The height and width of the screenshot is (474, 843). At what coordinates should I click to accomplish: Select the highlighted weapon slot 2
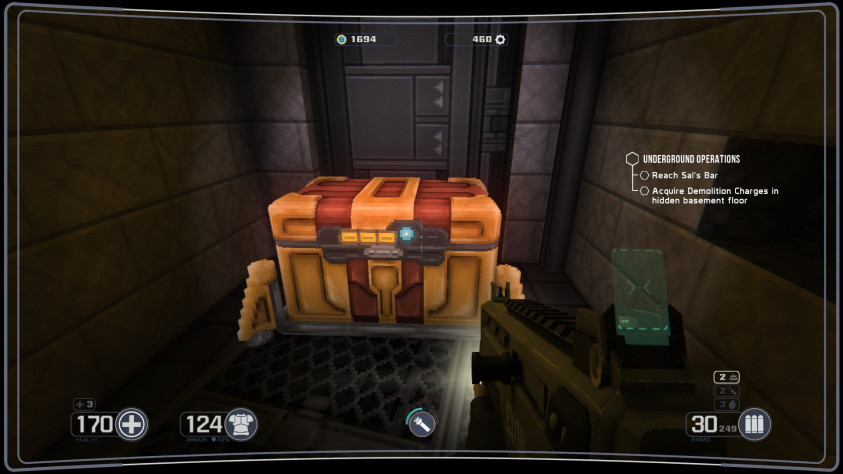click(x=726, y=376)
